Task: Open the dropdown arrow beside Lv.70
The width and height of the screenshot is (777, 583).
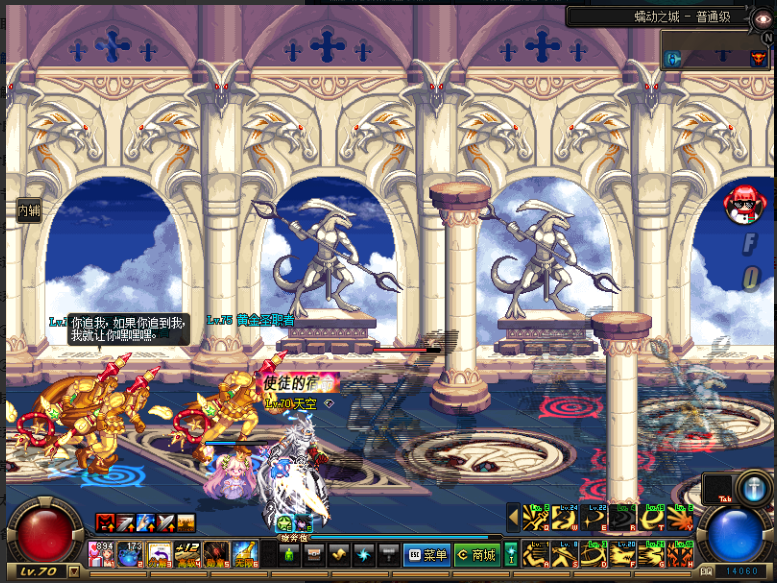Action: (x=73, y=572)
